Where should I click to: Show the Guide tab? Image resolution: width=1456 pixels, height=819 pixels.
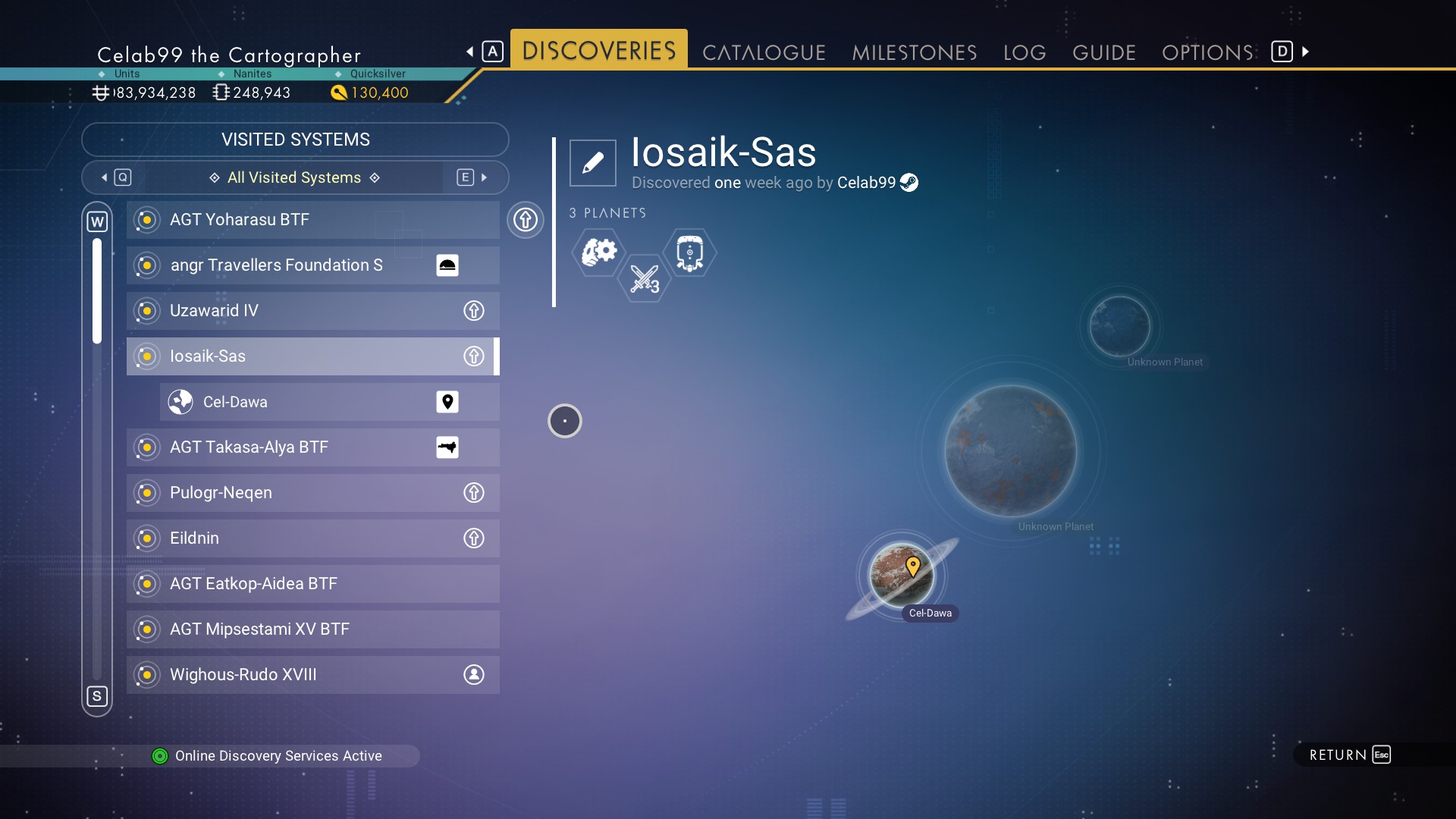click(1103, 52)
